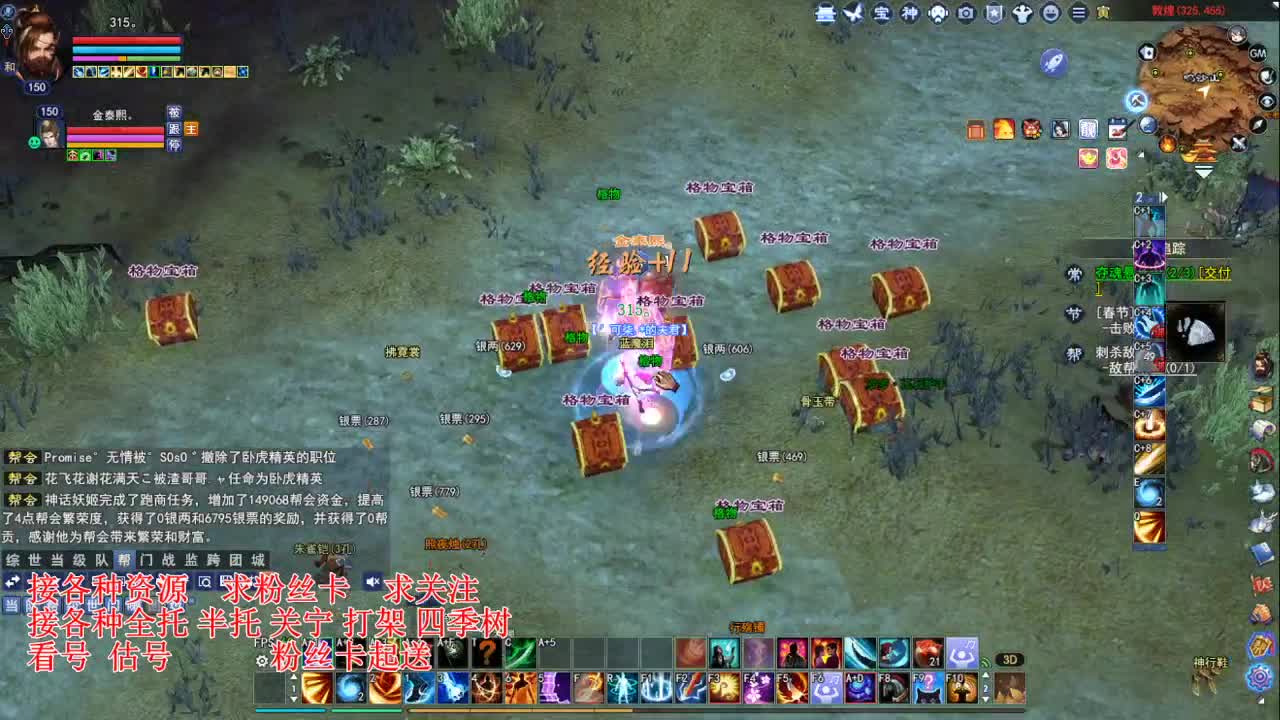Expand the minimap with its bottom arrow
Viewport: 1280px width, 720px height.
(1203, 171)
